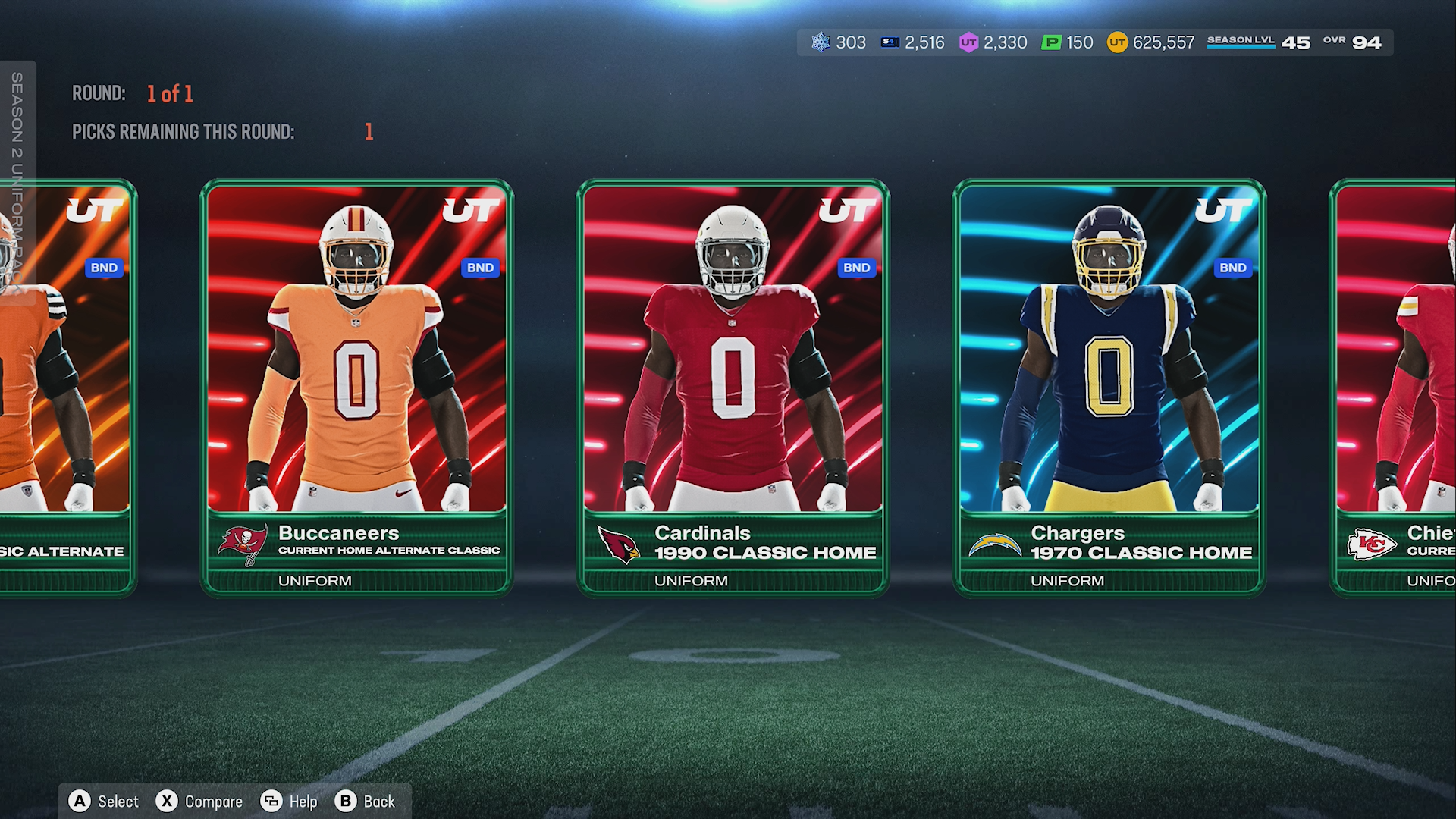Pick the Chargers 1970 Classic Home uniform
The width and height of the screenshot is (1456, 819).
coord(1109,387)
